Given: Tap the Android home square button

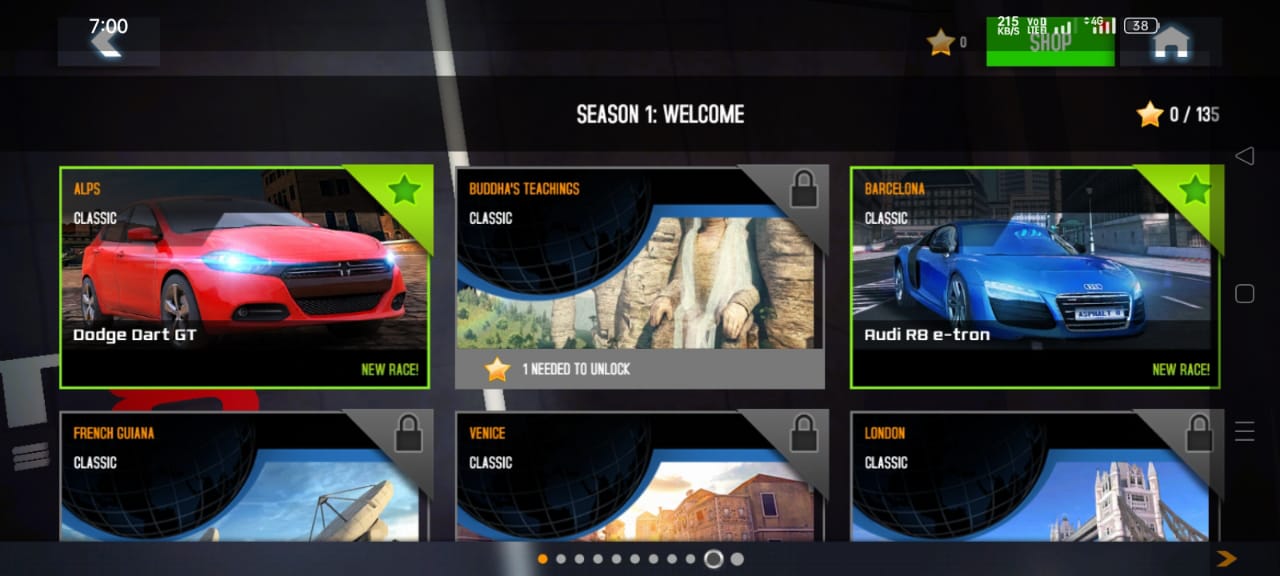Looking at the screenshot, I should (x=1244, y=294).
